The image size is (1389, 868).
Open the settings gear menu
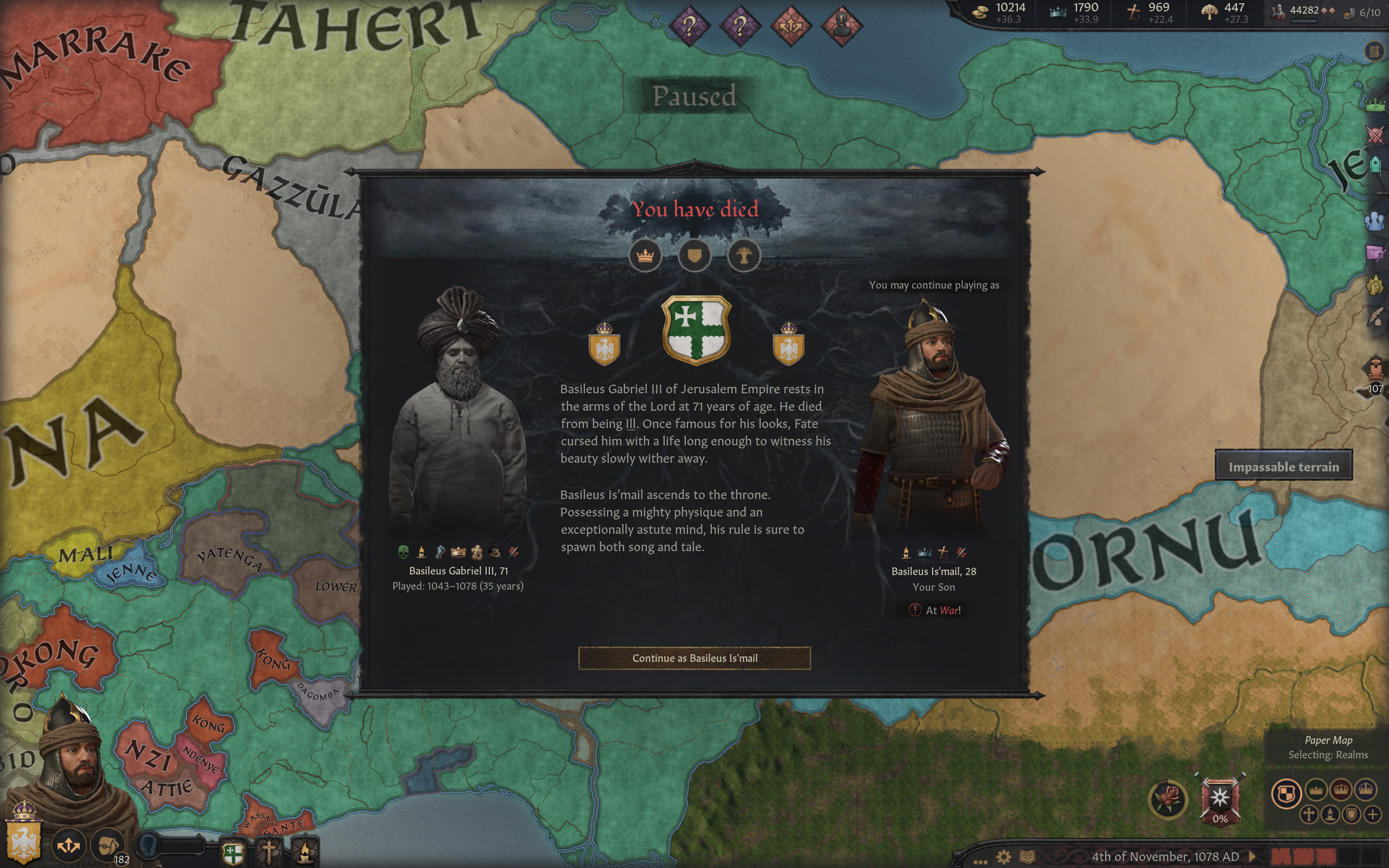1003,857
